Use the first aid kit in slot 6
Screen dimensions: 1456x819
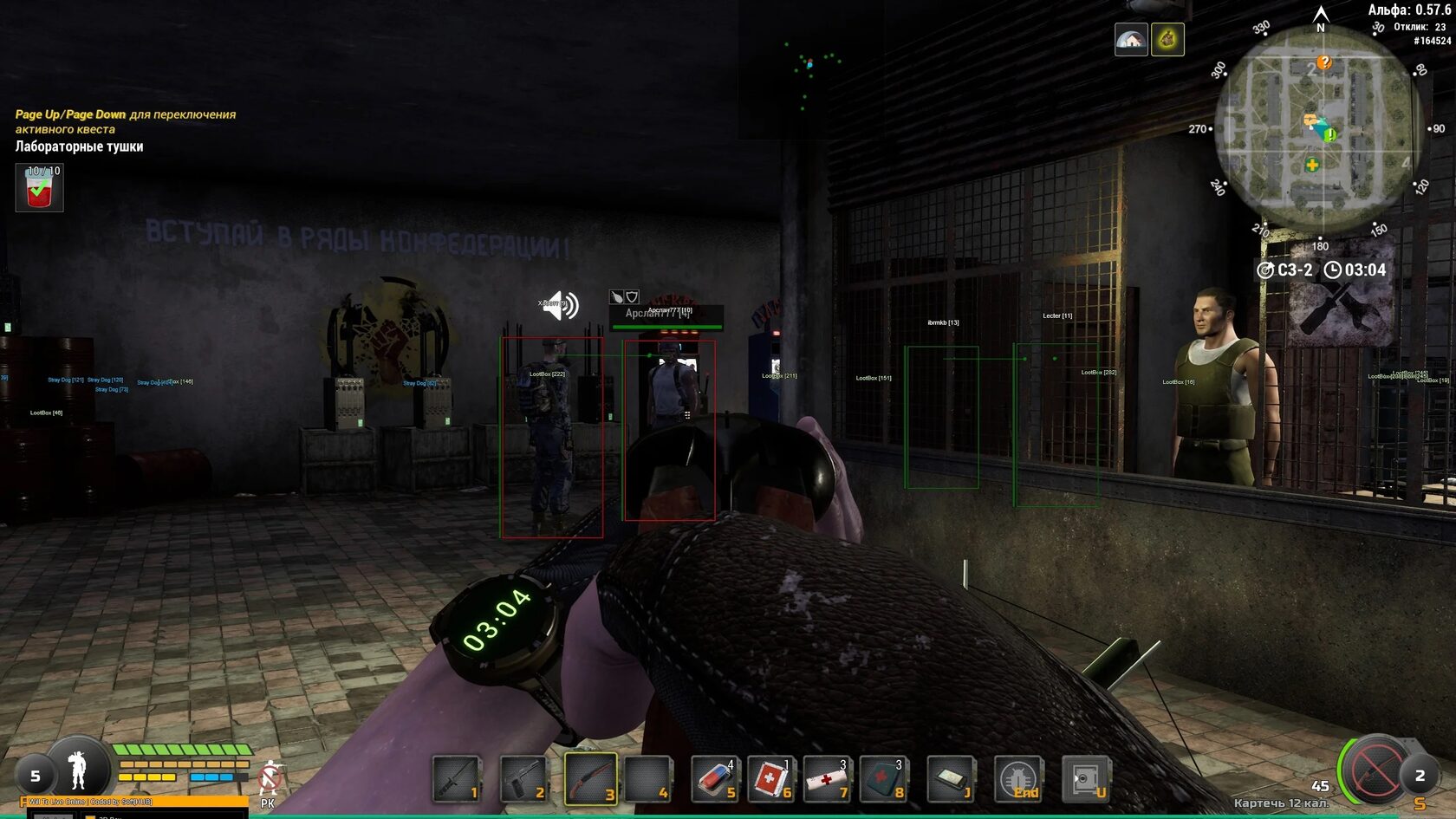[x=770, y=777]
